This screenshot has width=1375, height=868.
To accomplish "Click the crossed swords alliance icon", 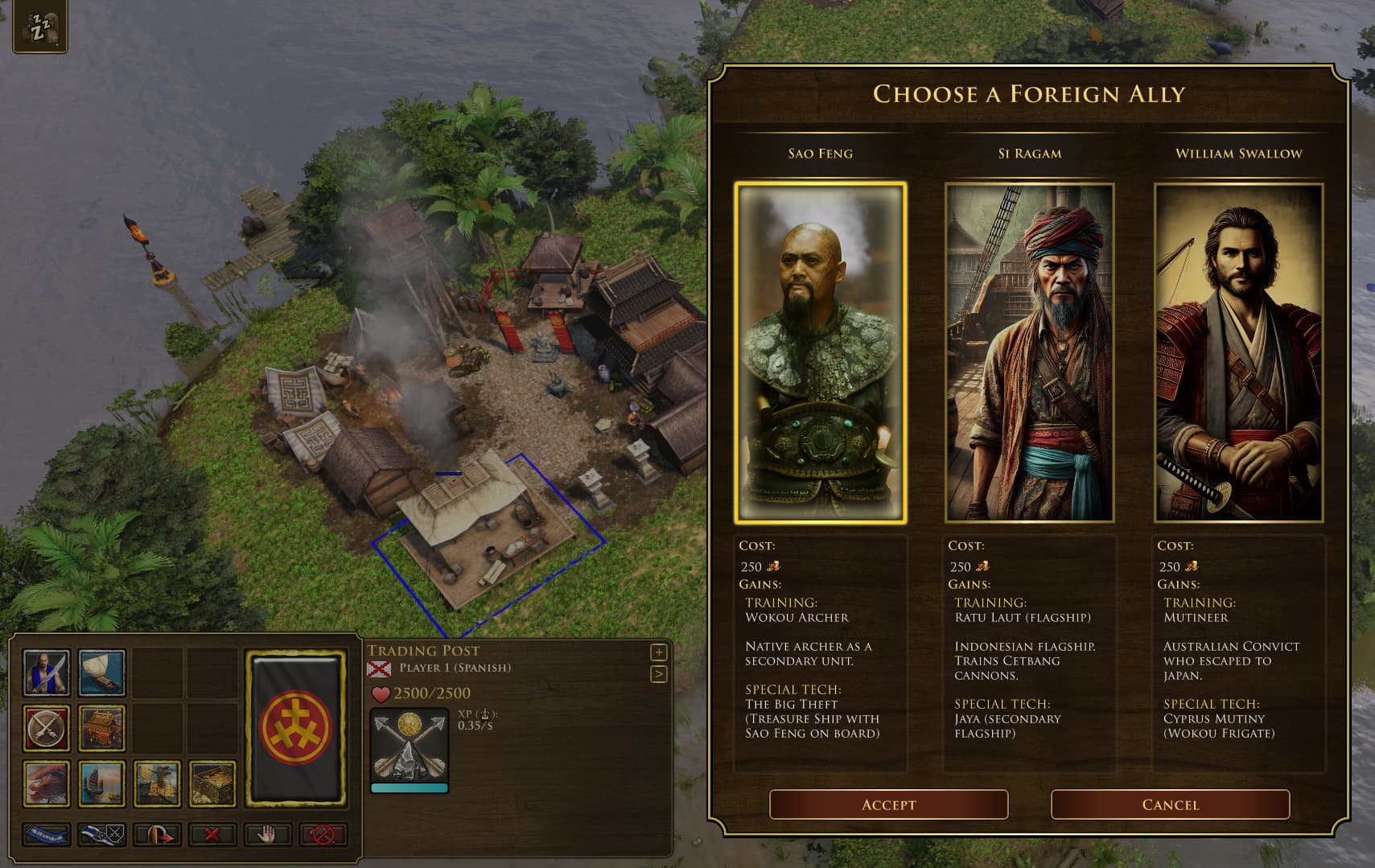I will coord(47,728).
